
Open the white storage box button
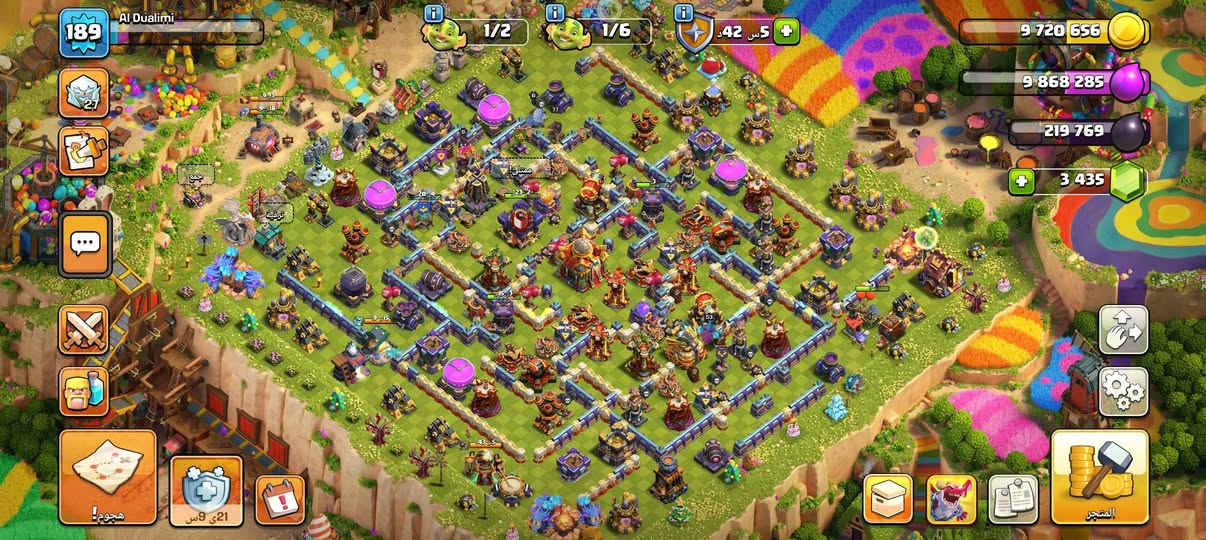tap(888, 499)
